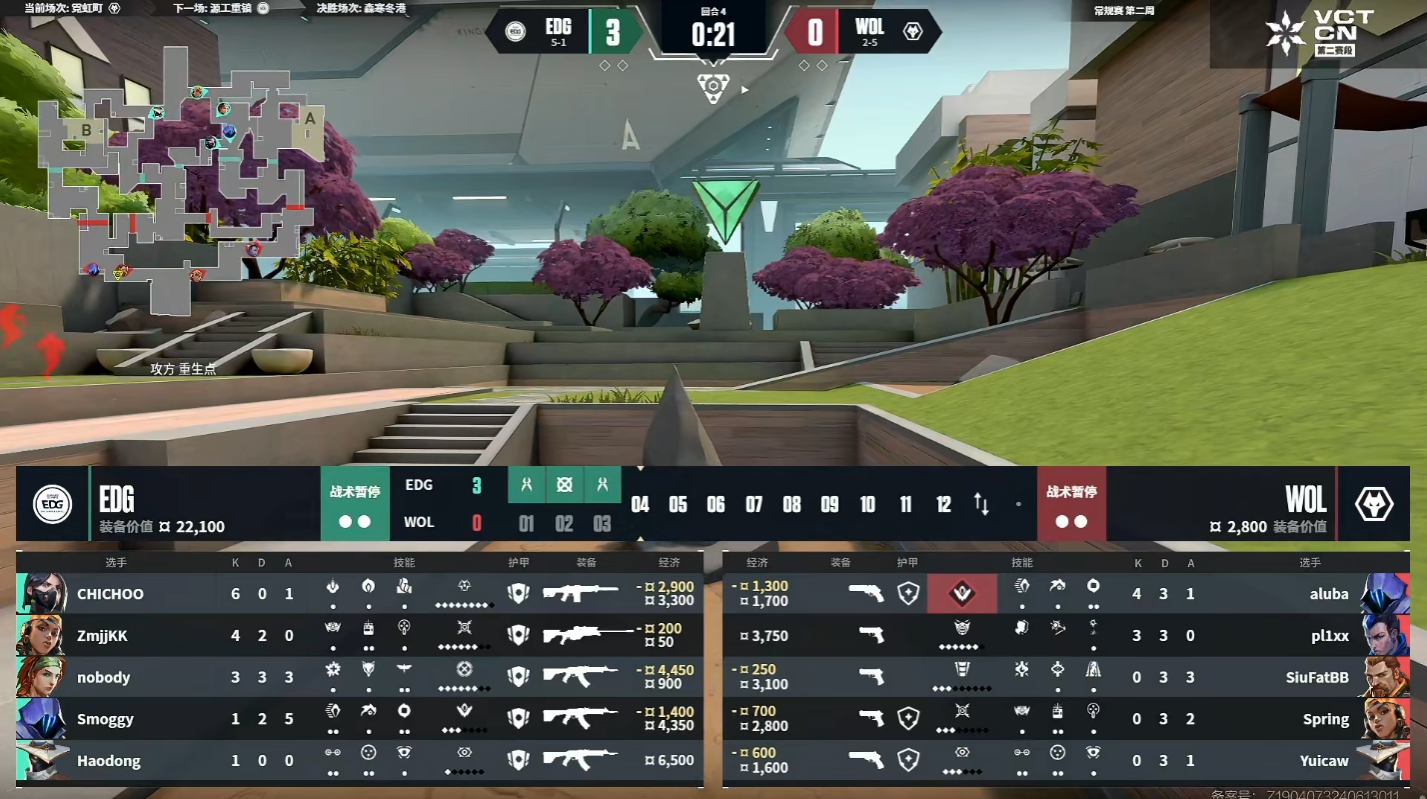Select round 04 in the round timeline
The width and height of the screenshot is (1427, 799).
640,504
